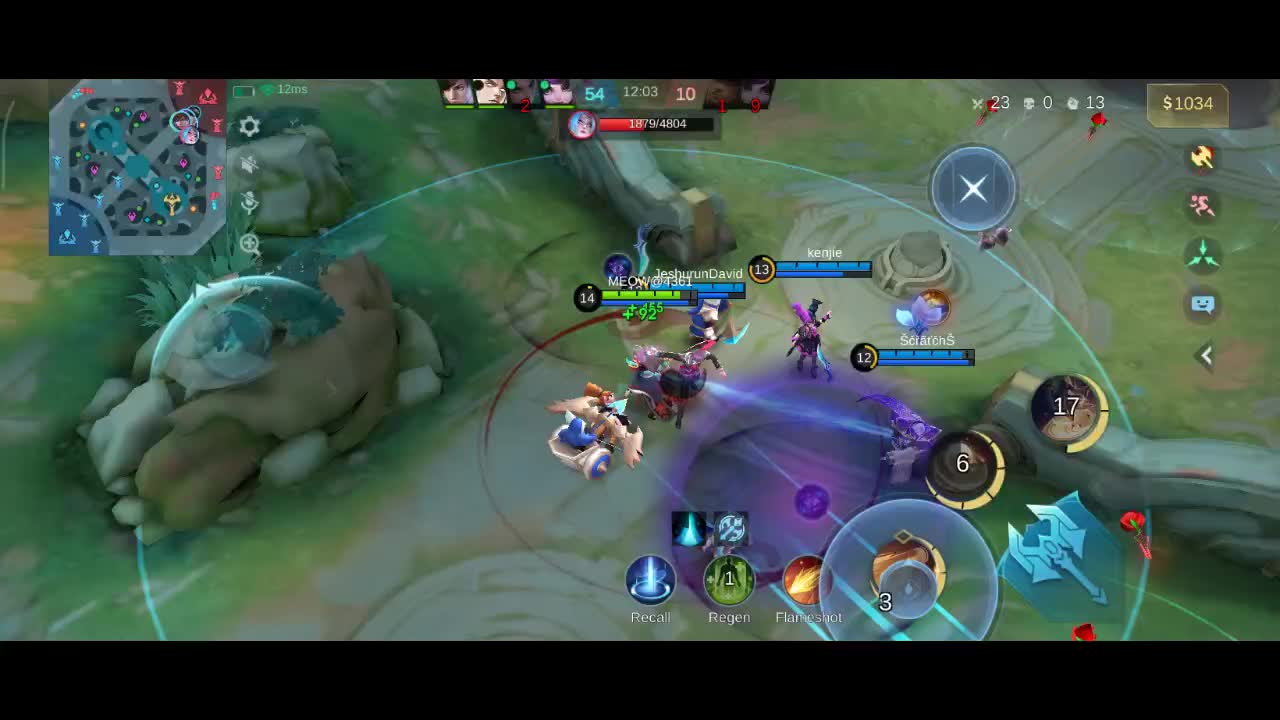
Task: Send the retreat running-figure signal
Action: tap(1202, 206)
